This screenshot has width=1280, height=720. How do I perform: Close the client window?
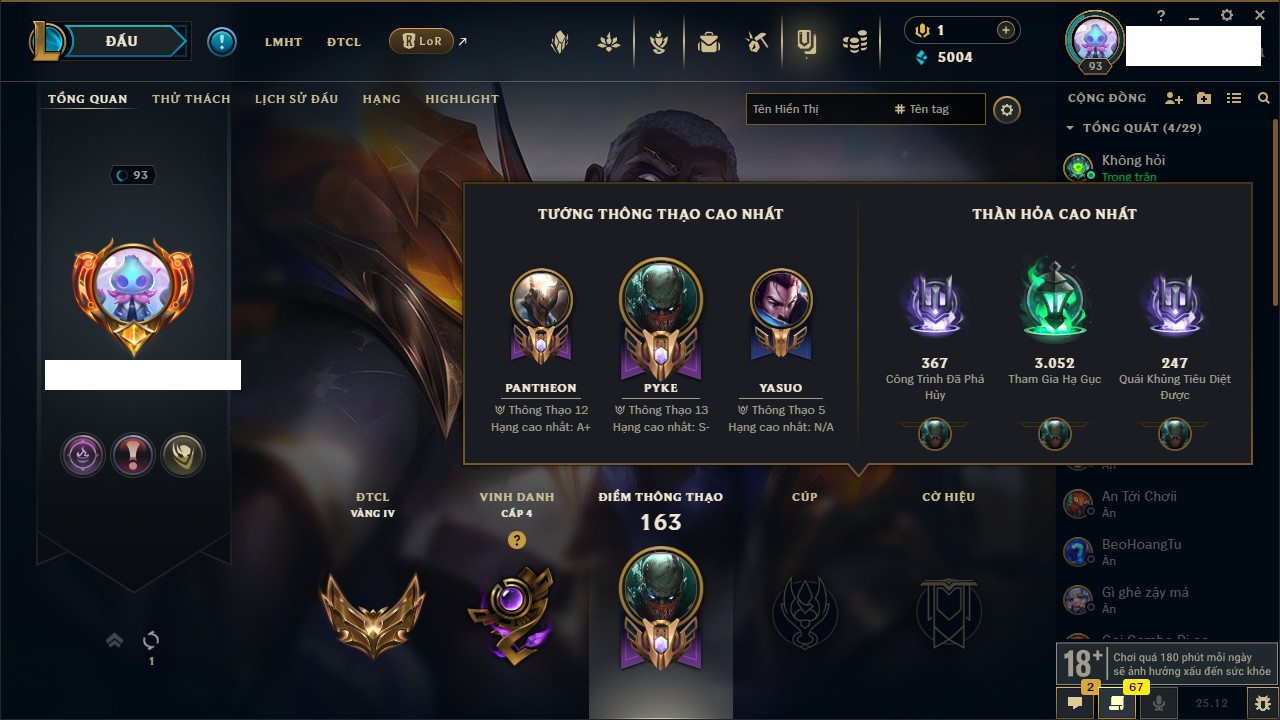[1257, 15]
